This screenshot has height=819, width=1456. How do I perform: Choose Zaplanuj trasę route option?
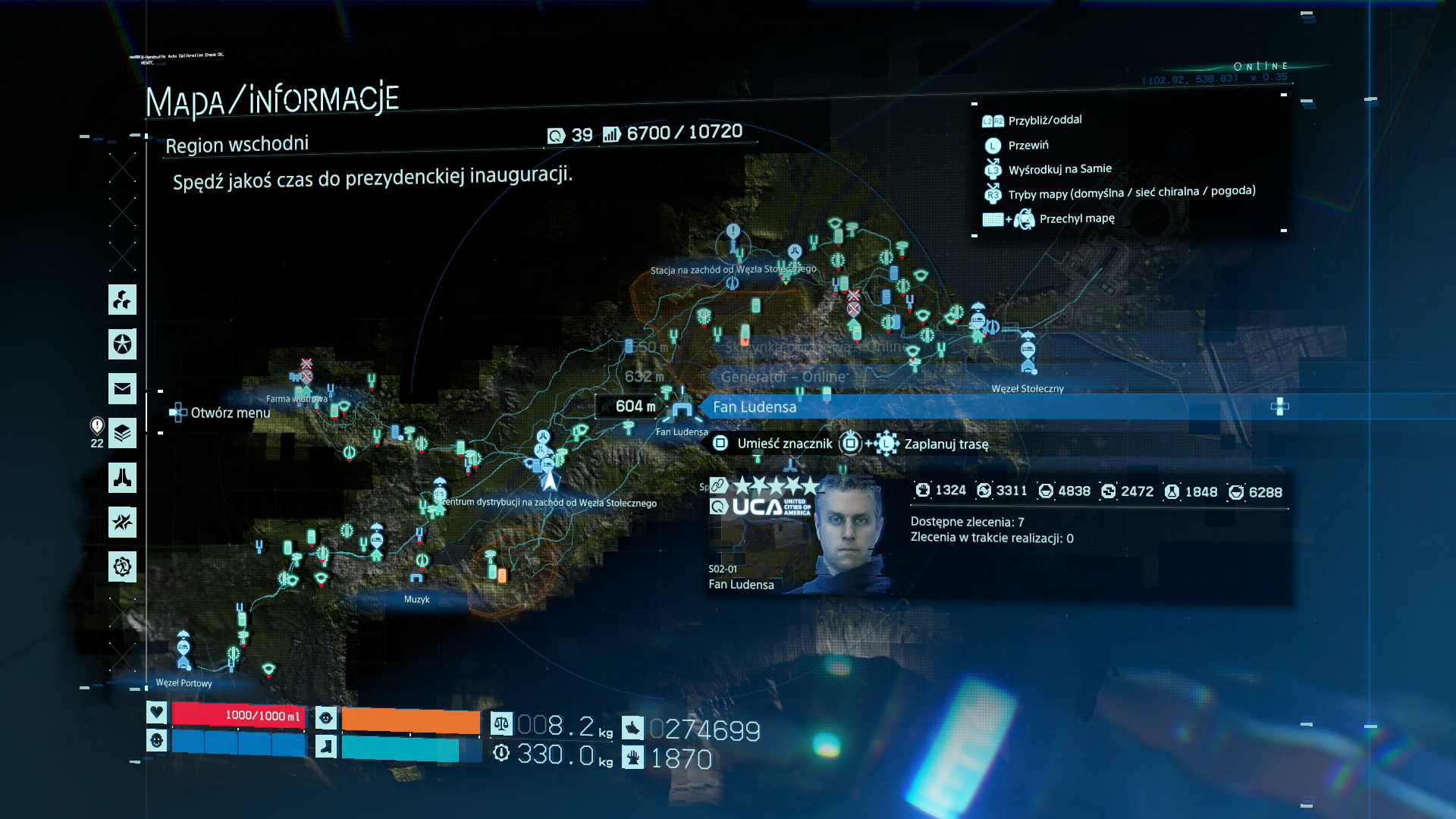coord(946,444)
